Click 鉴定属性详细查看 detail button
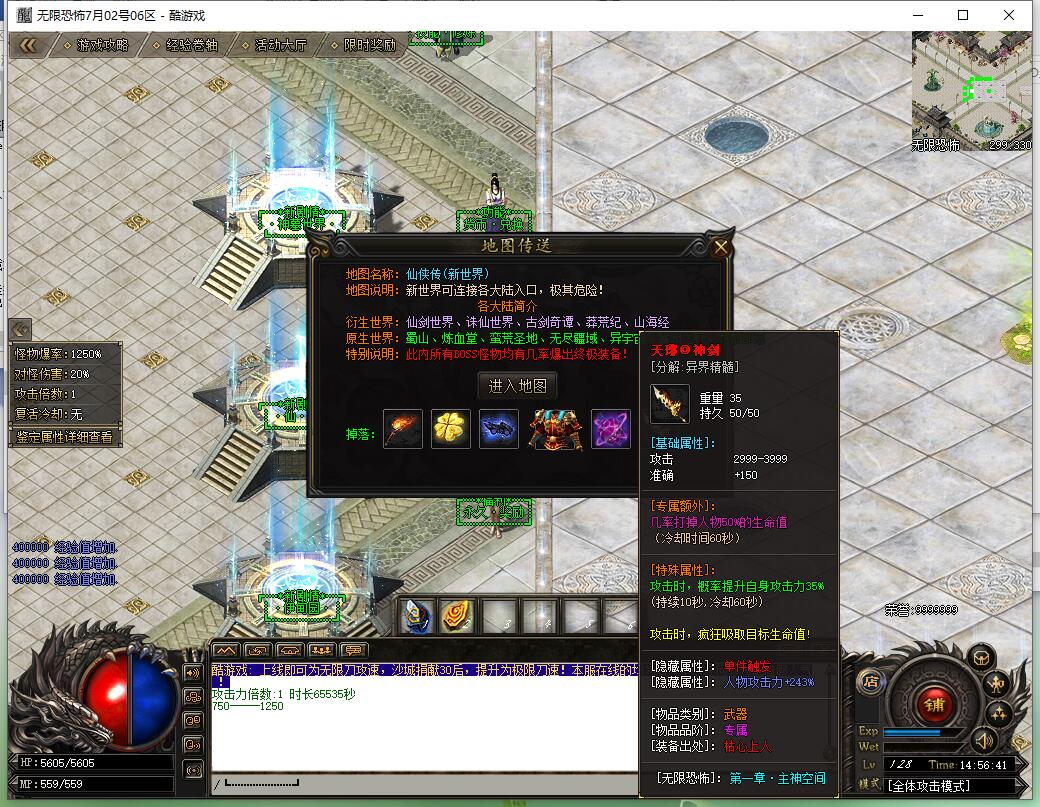Image resolution: width=1040 pixels, height=807 pixels. 66,437
